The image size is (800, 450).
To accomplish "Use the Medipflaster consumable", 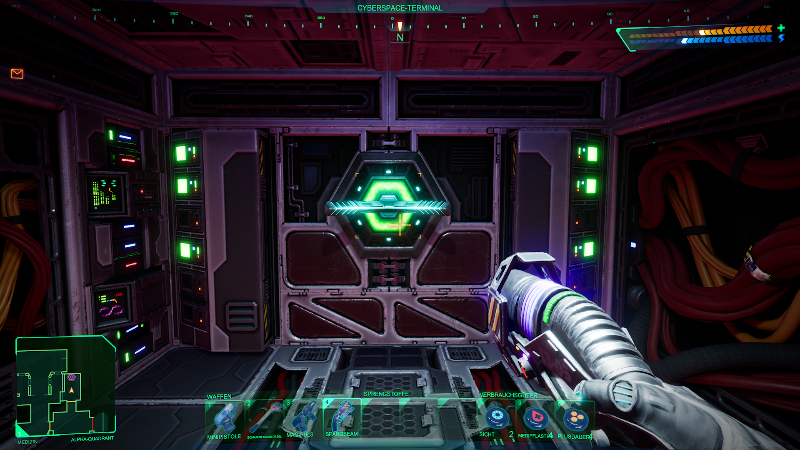I will pos(534,417).
